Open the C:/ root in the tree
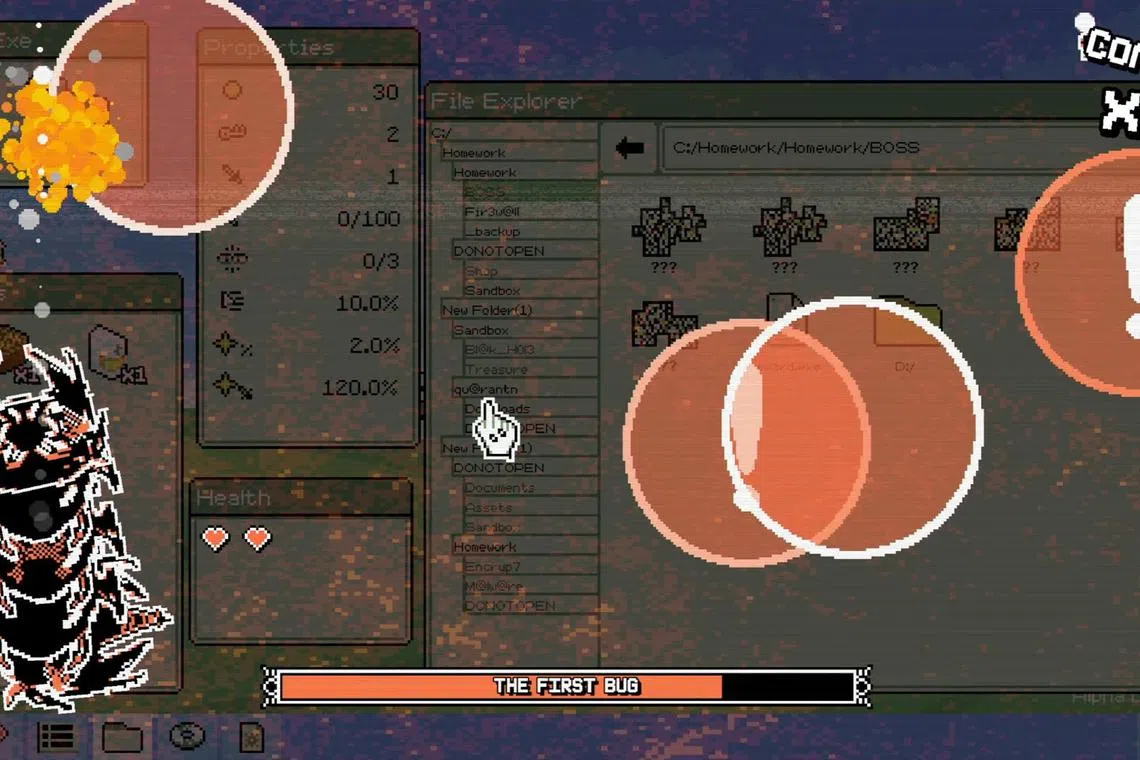 point(442,133)
